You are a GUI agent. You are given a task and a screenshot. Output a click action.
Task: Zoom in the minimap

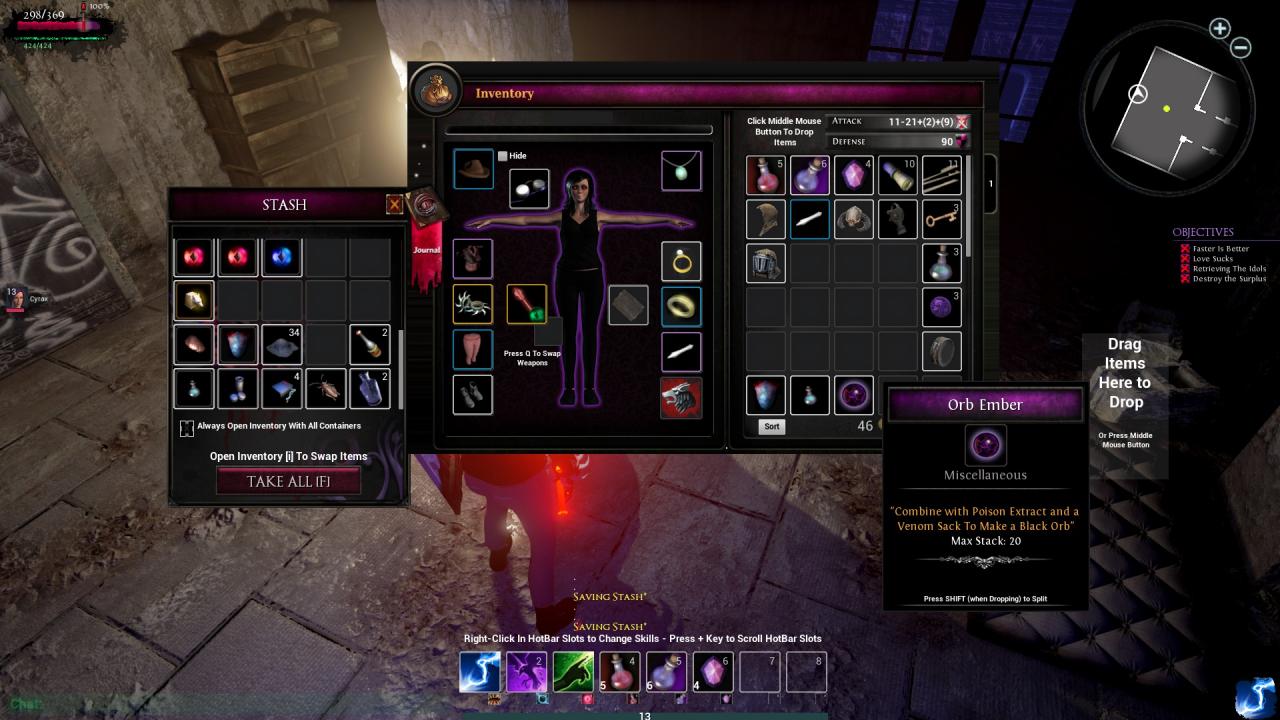click(1219, 28)
